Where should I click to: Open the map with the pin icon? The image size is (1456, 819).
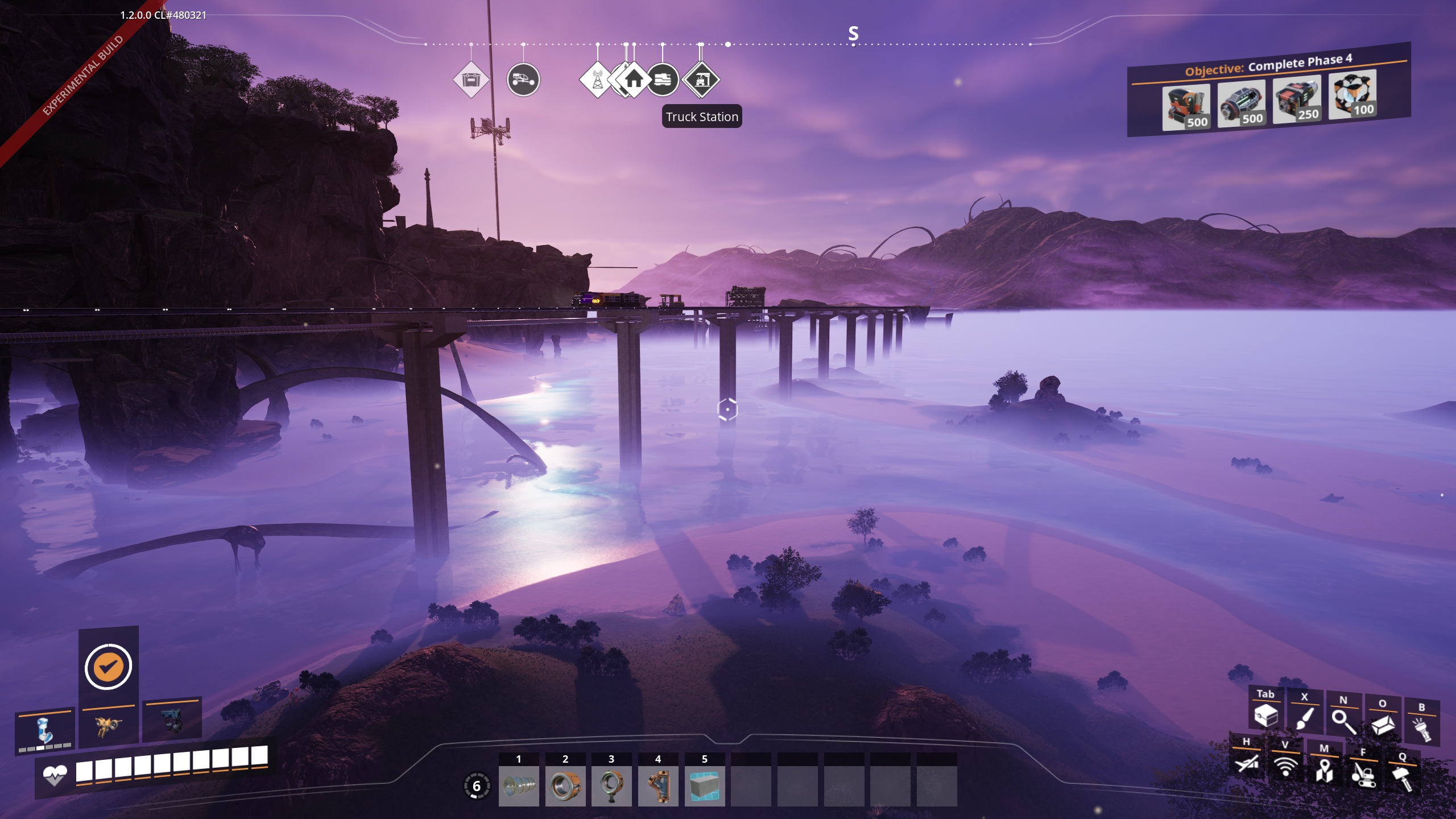[1324, 770]
